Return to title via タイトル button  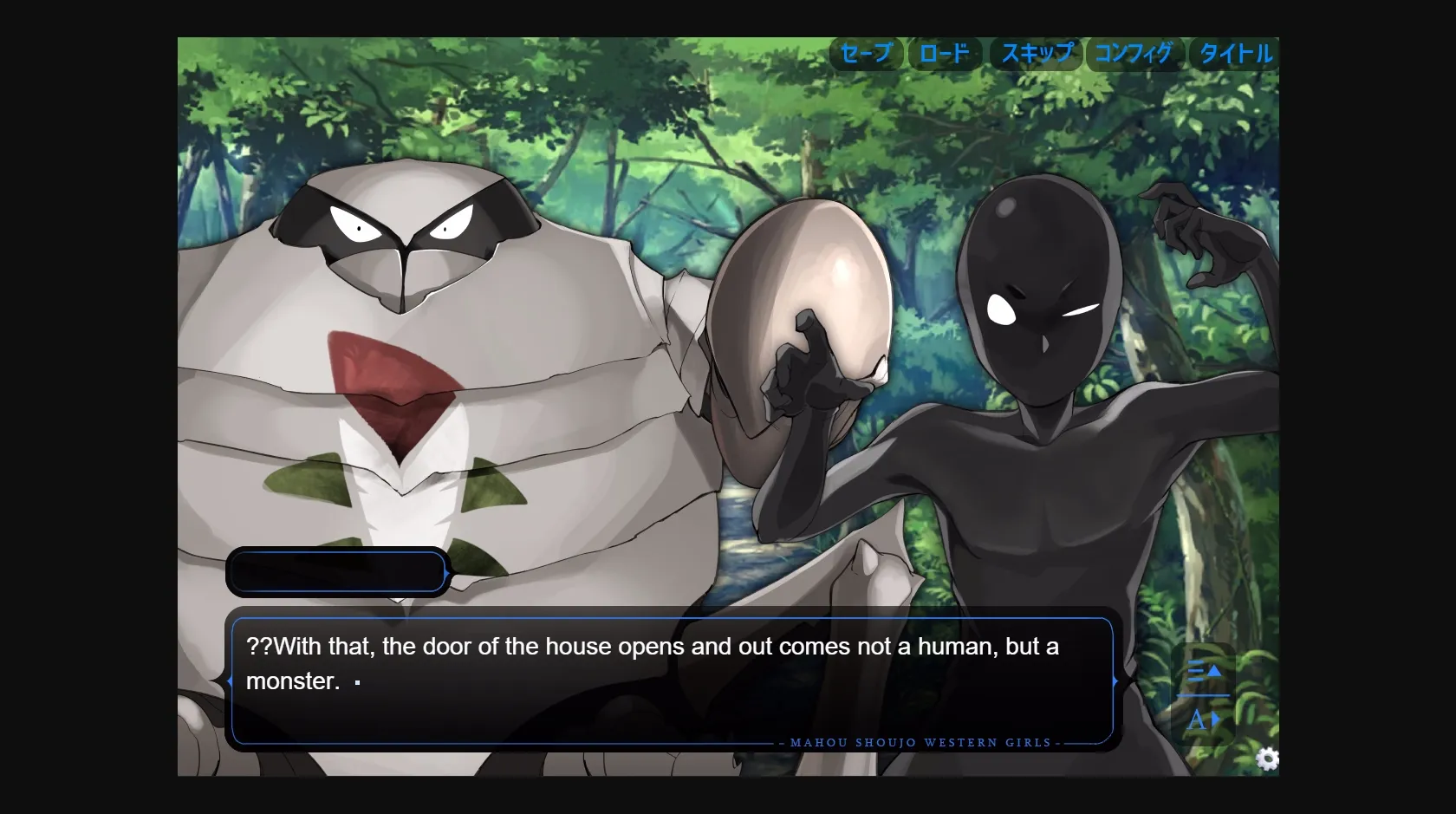(1235, 54)
